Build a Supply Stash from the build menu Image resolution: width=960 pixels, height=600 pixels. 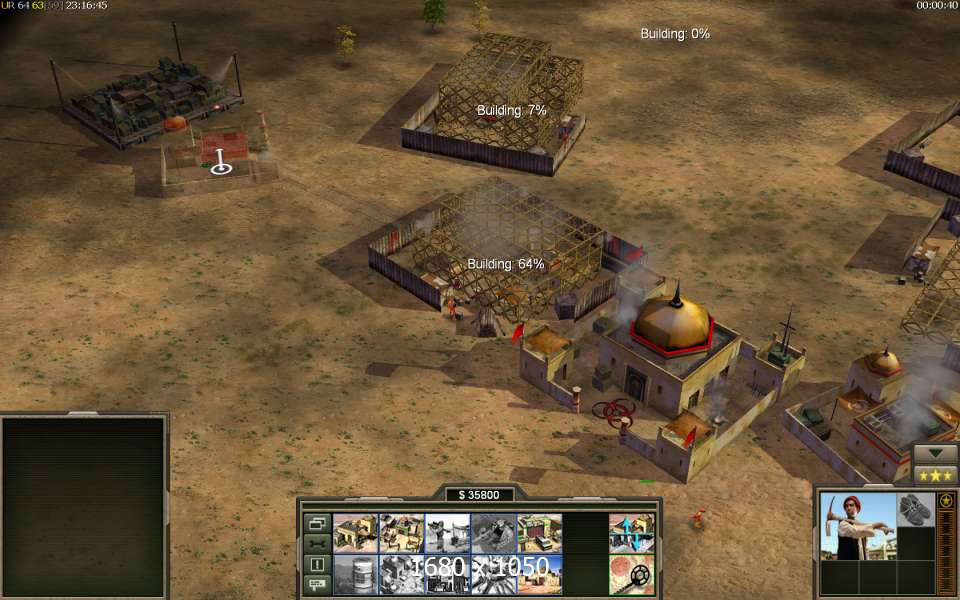click(355, 533)
